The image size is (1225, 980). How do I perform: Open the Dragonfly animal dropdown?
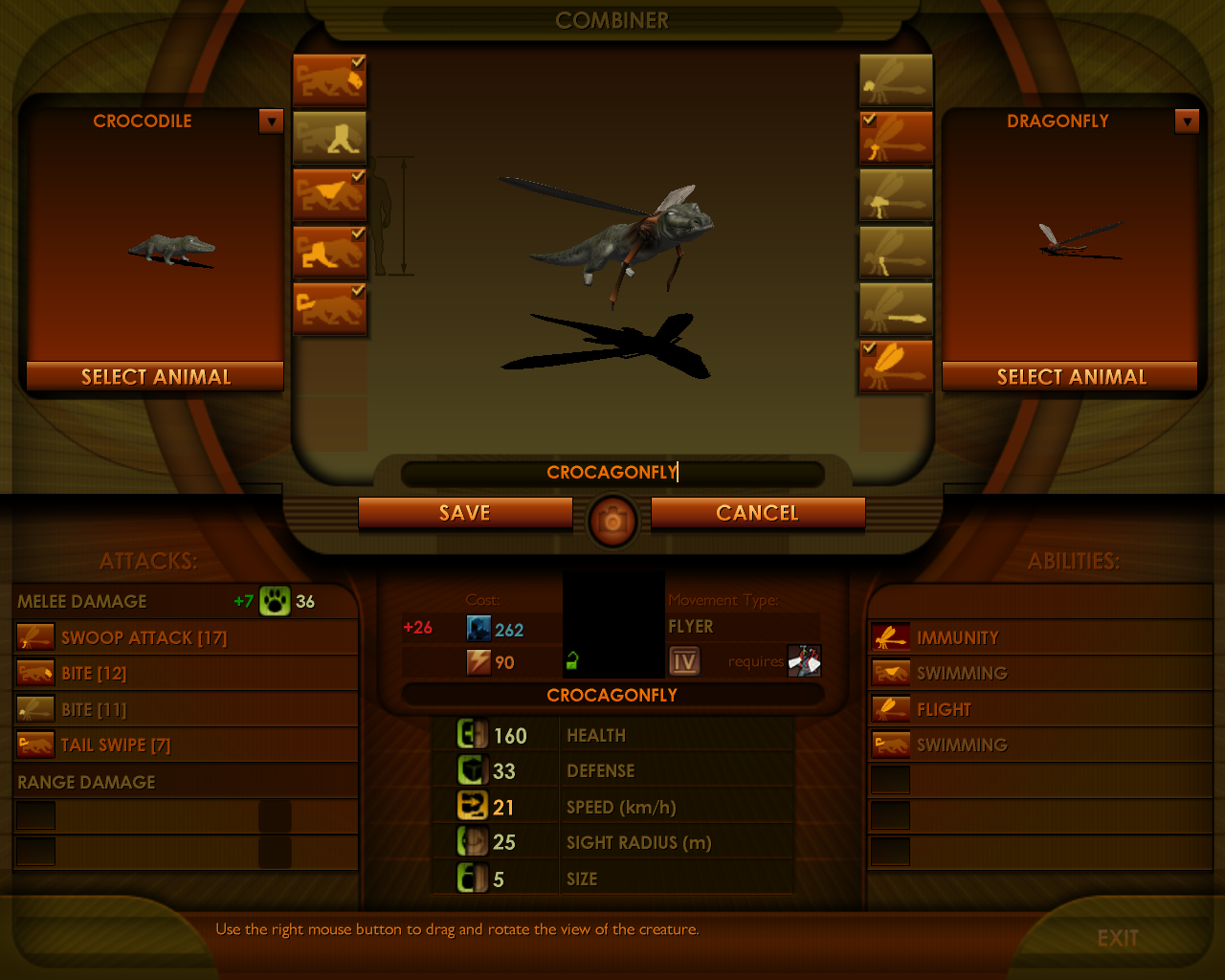(1187, 122)
